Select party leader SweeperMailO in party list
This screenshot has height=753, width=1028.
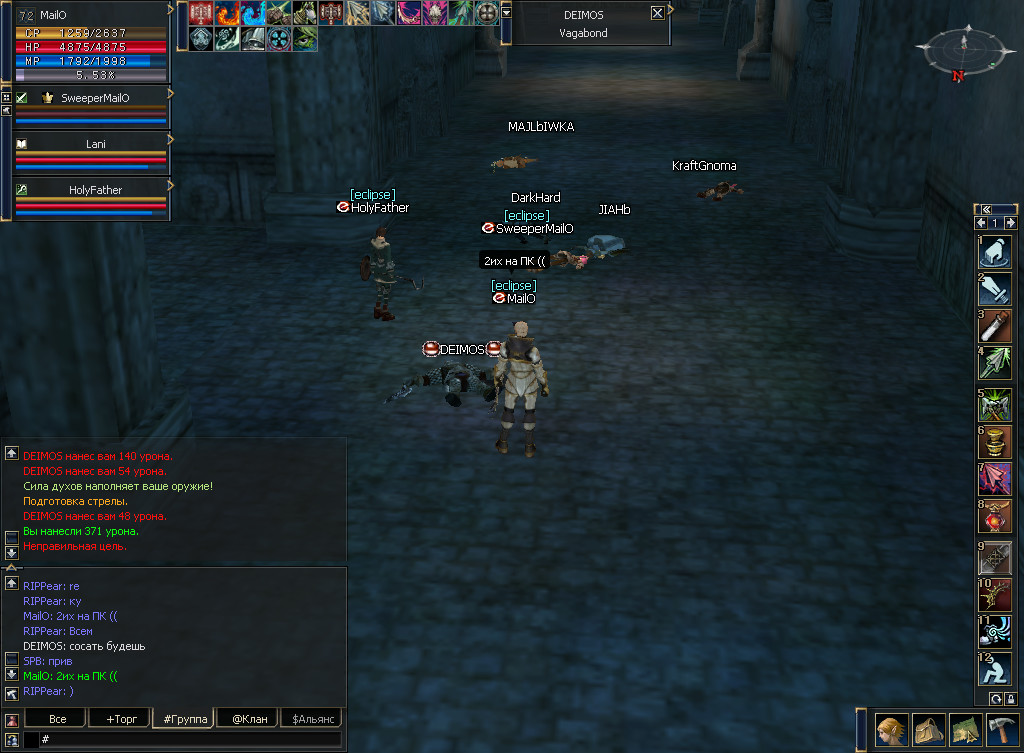(x=95, y=98)
